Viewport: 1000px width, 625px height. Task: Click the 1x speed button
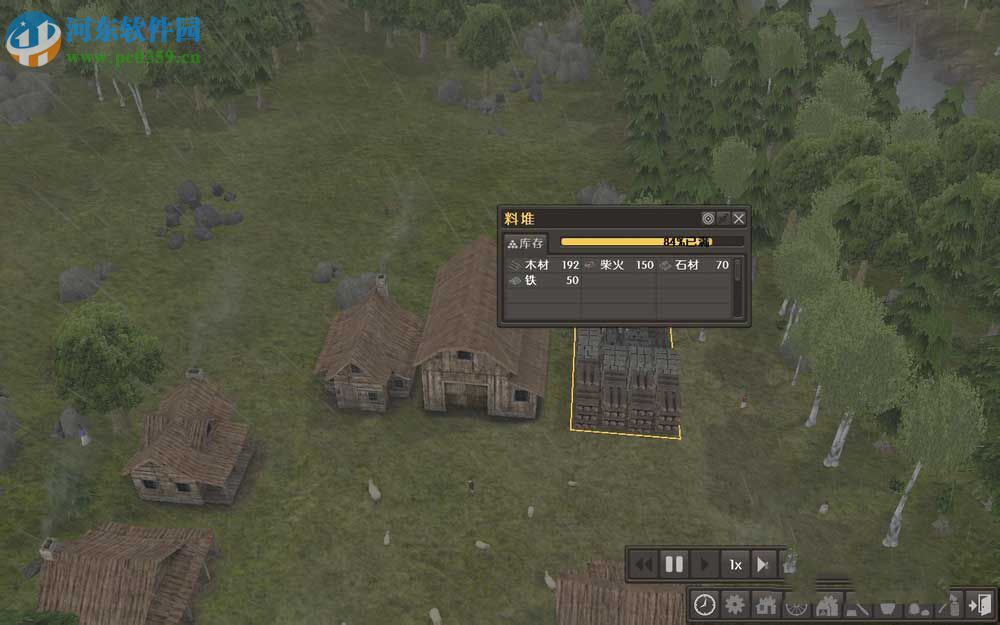point(735,565)
